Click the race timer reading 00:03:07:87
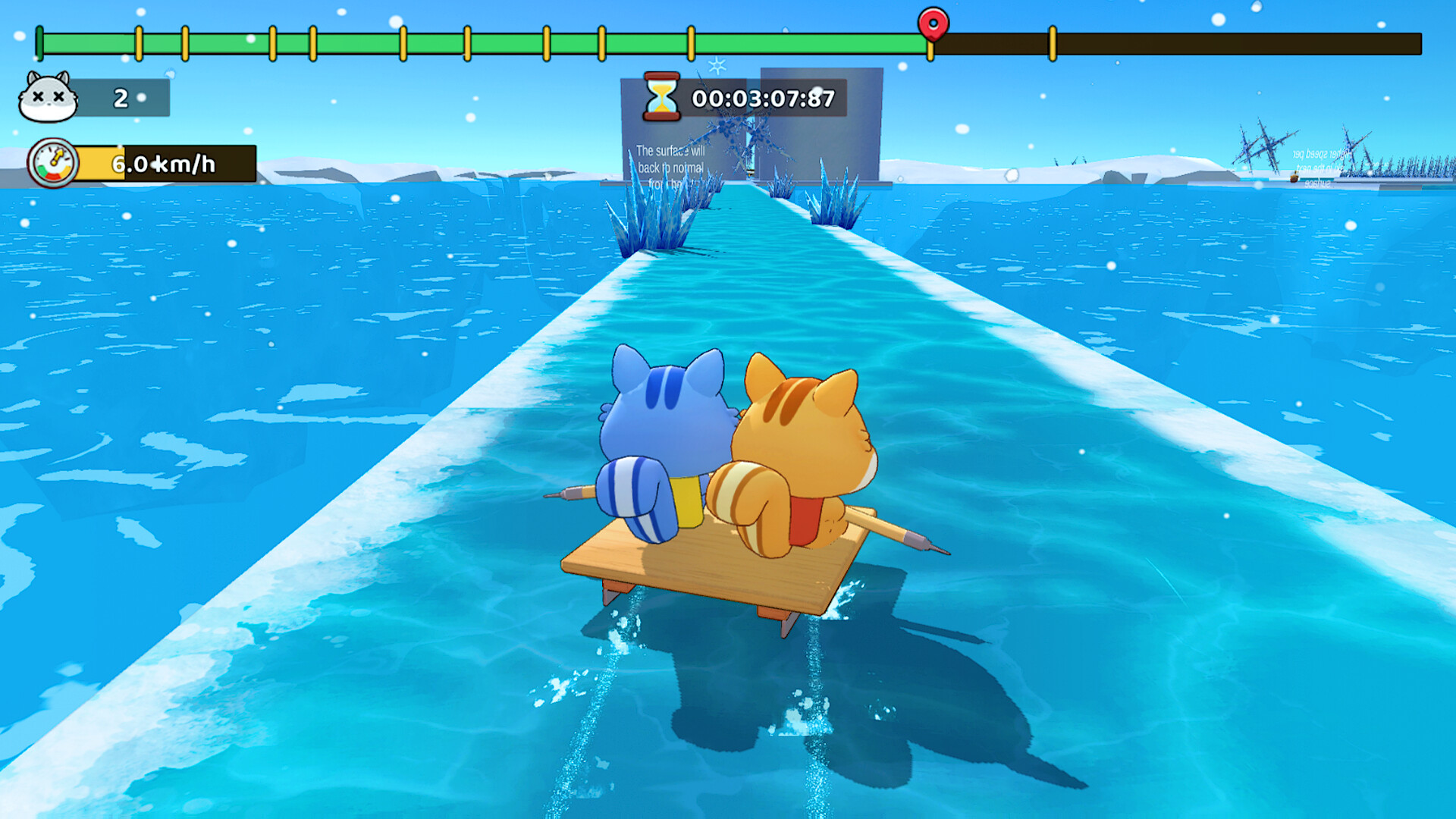 pos(762,97)
